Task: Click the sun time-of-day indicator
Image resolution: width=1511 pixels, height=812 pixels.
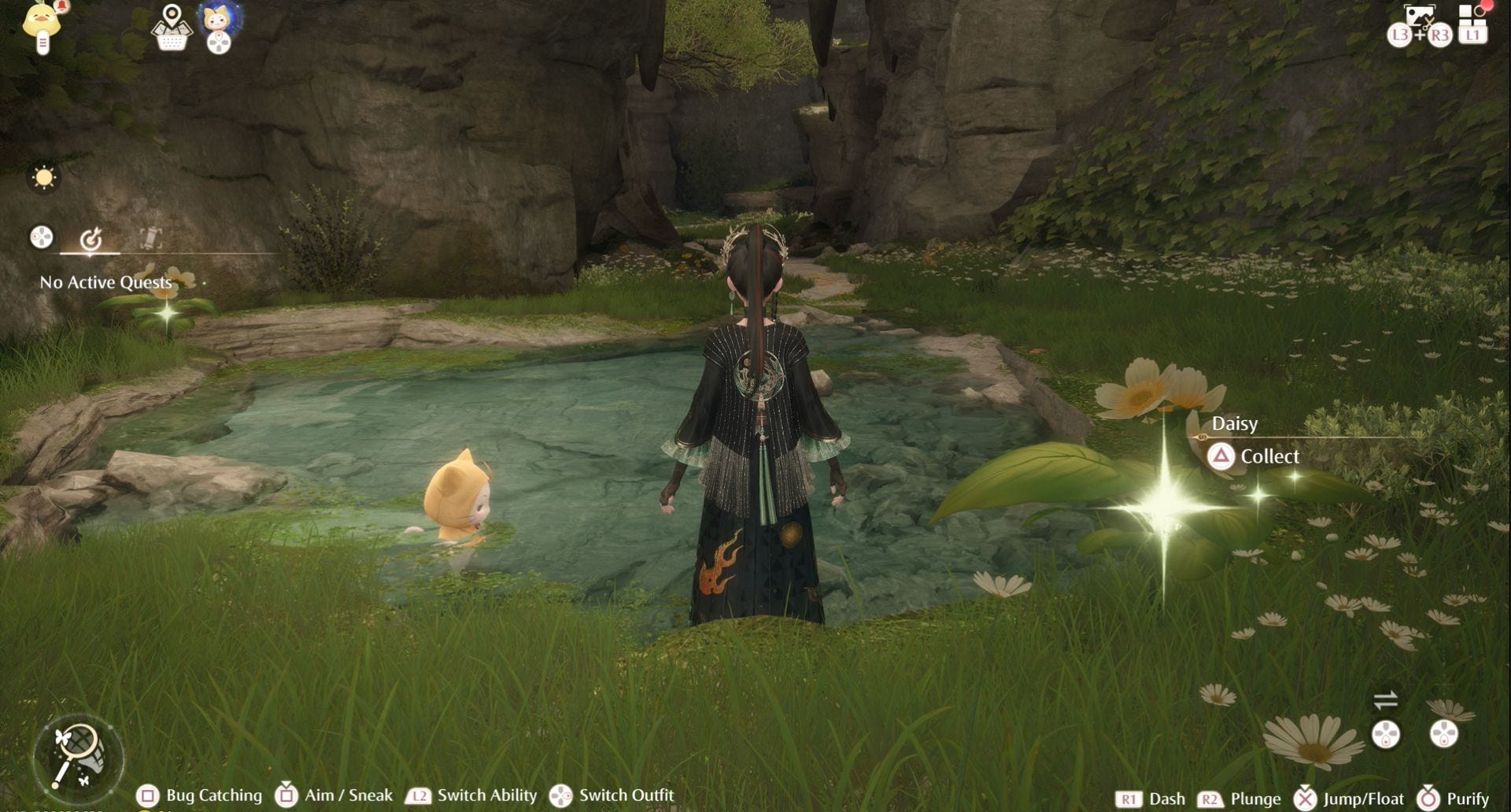Action: pyautogui.click(x=44, y=178)
